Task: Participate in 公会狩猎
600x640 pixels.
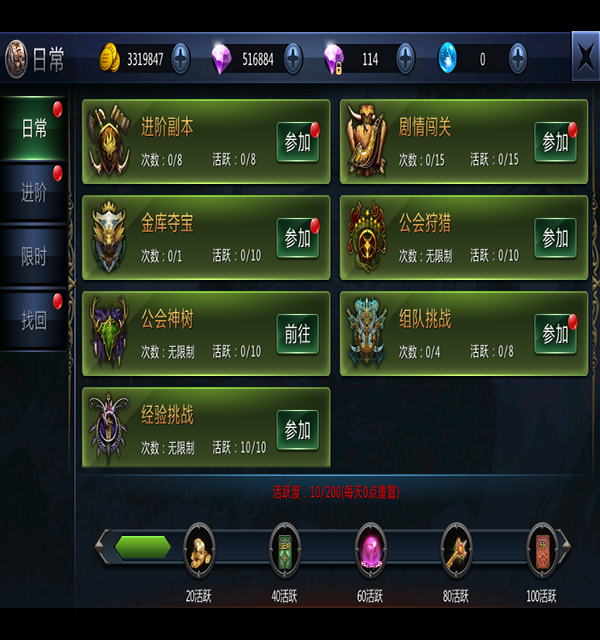Action: pyautogui.click(x=555, y=238)
